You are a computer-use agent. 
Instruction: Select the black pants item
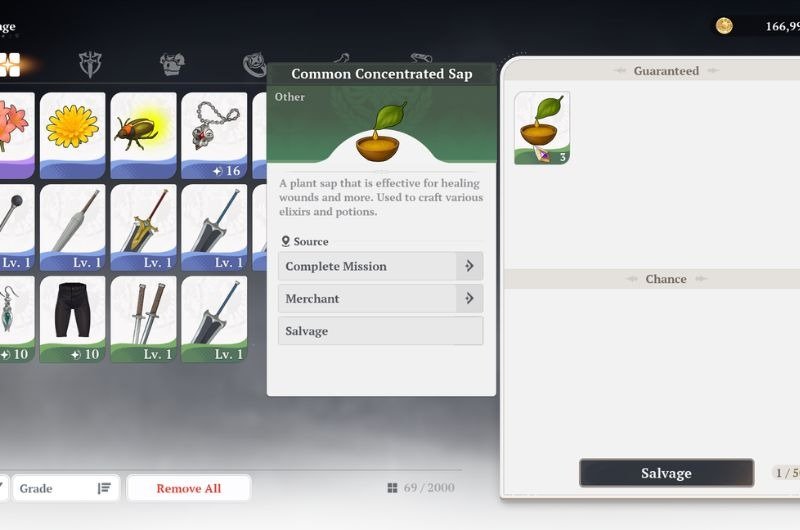tap(72, 318)
